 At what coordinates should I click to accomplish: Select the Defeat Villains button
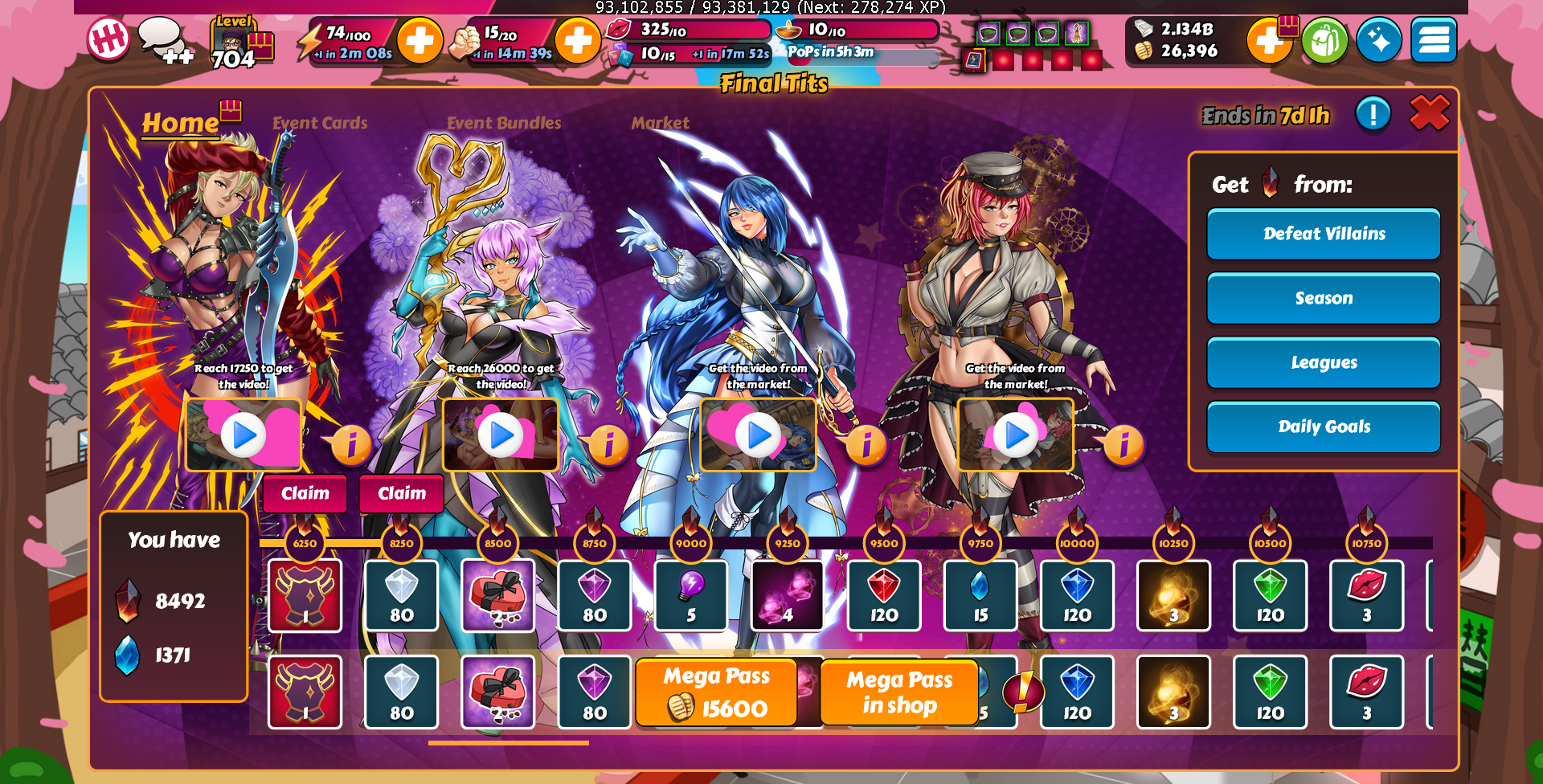[1324, 234]
